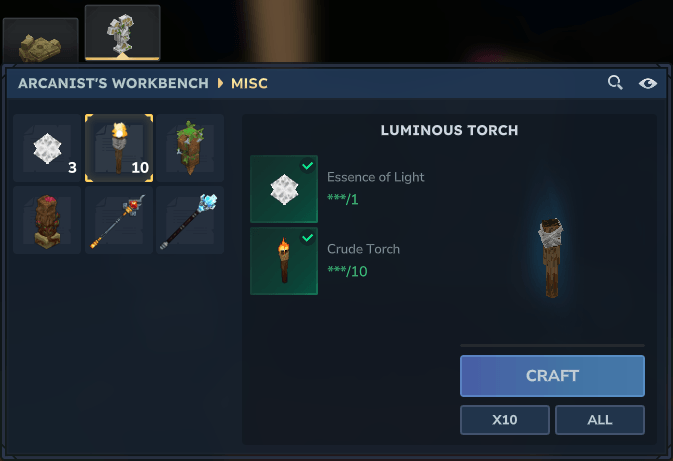Choose the carved wooden totem recipe
This screenshot has height=461, width=673.
(x=47, y=220)
